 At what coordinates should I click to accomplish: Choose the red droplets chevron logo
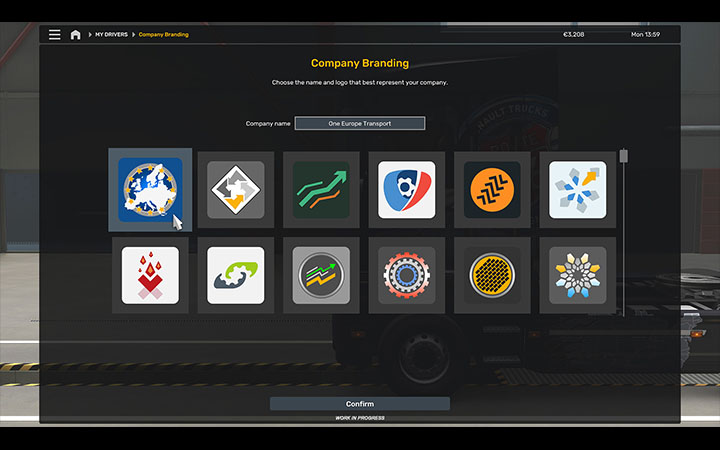pos(150,275)
